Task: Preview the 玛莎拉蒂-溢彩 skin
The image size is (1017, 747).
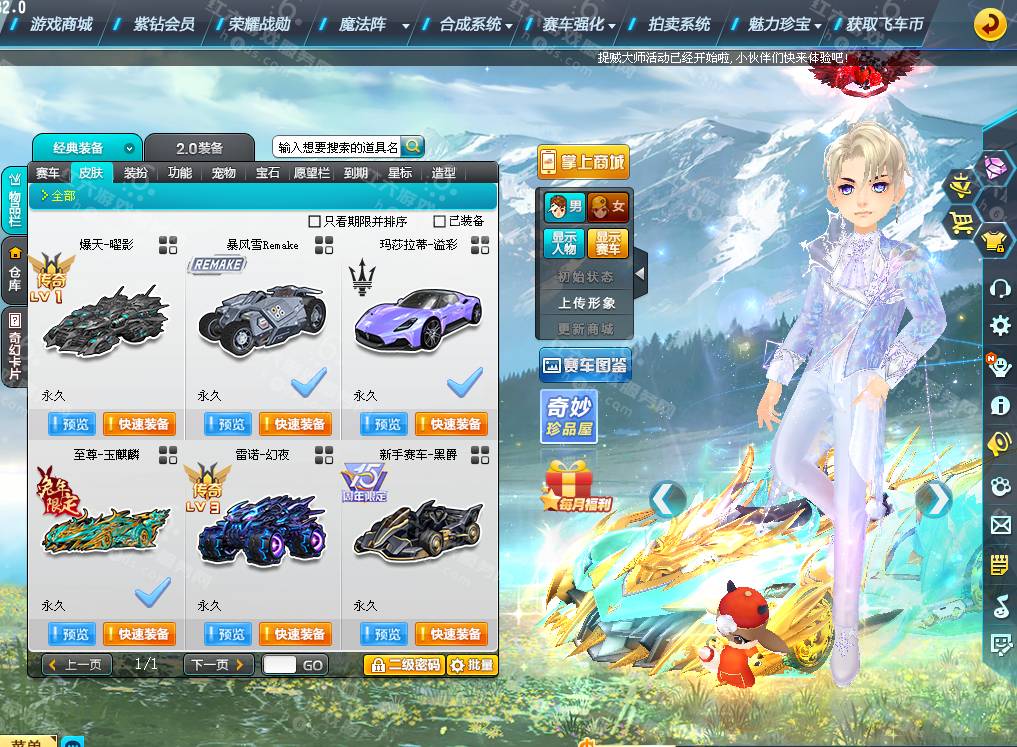Action: click(384, 424)
